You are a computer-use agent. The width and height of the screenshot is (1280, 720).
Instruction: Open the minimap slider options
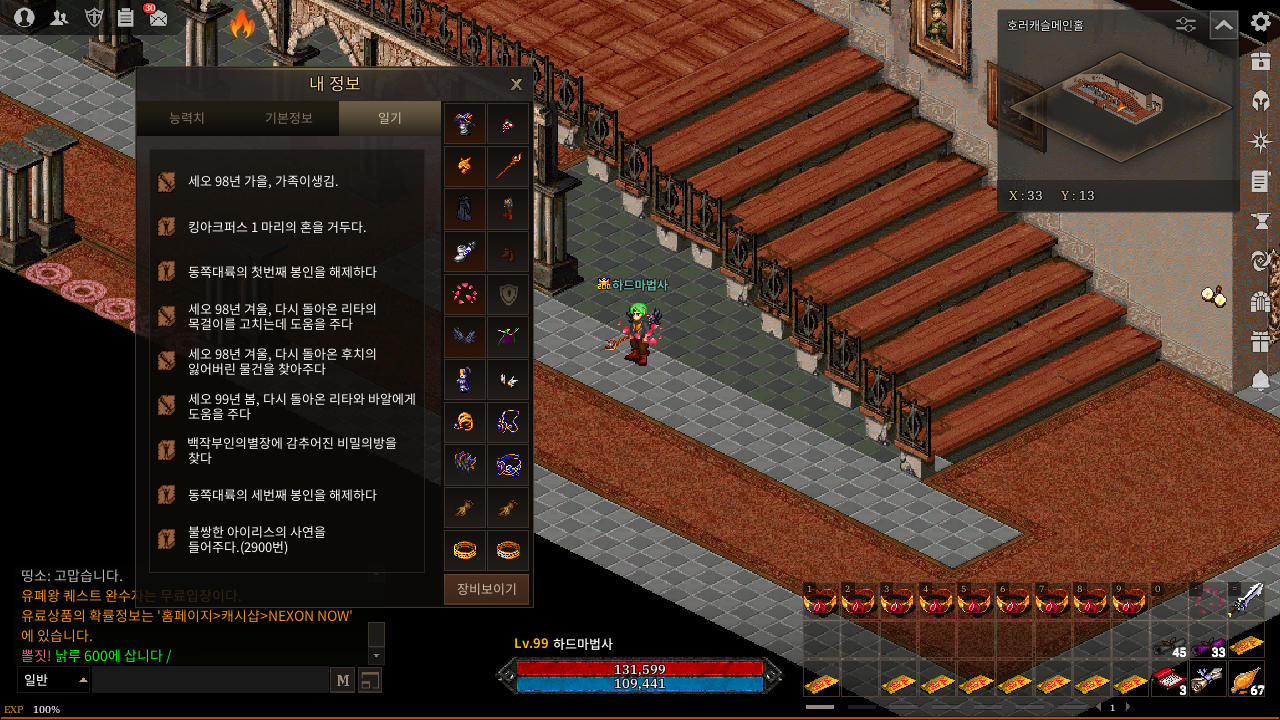click(x=1186, y=25)
